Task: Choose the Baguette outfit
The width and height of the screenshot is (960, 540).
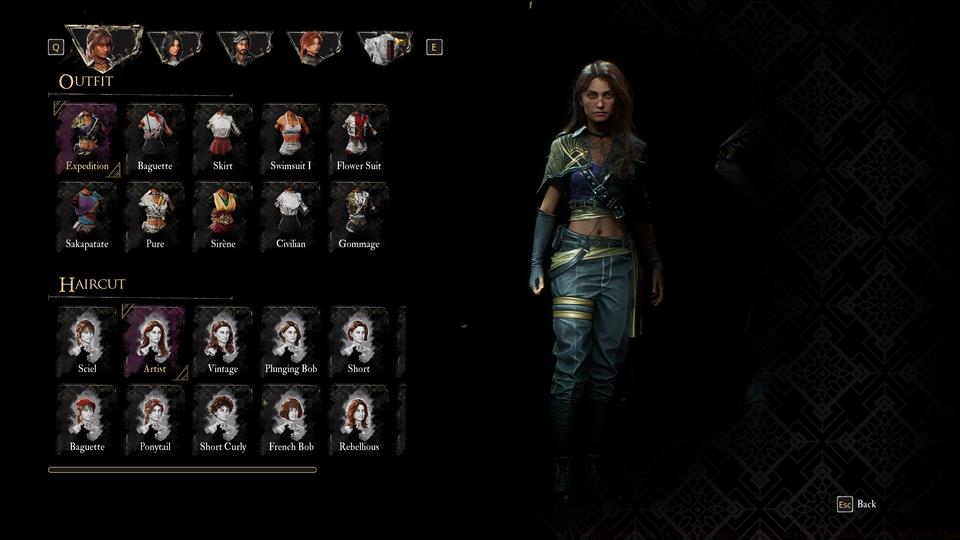Action: [x=155, y=138]
